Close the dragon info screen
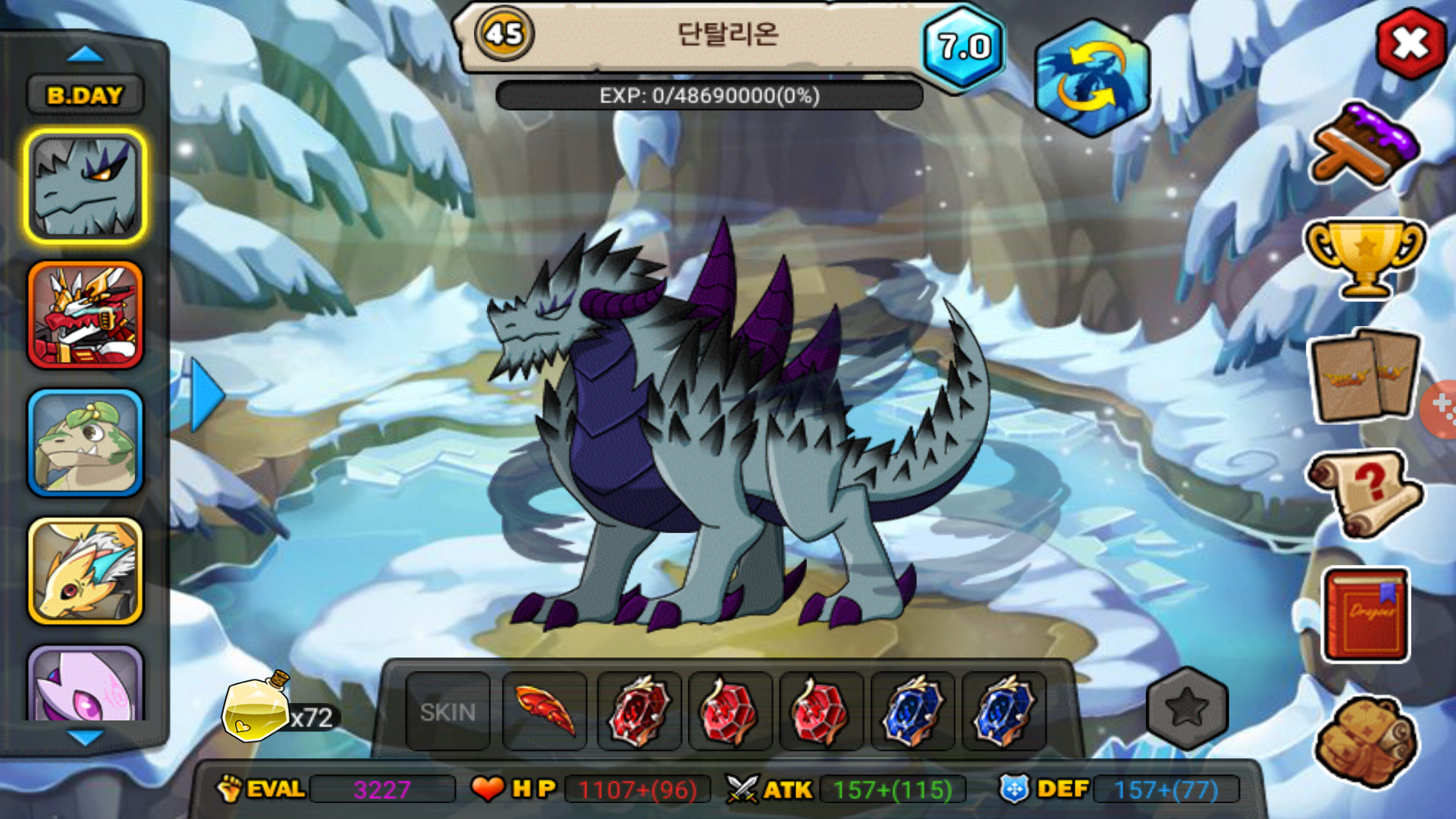The height and width of the screenshot is (819, 1456). pyautogui.click(x=1410, y=44)
